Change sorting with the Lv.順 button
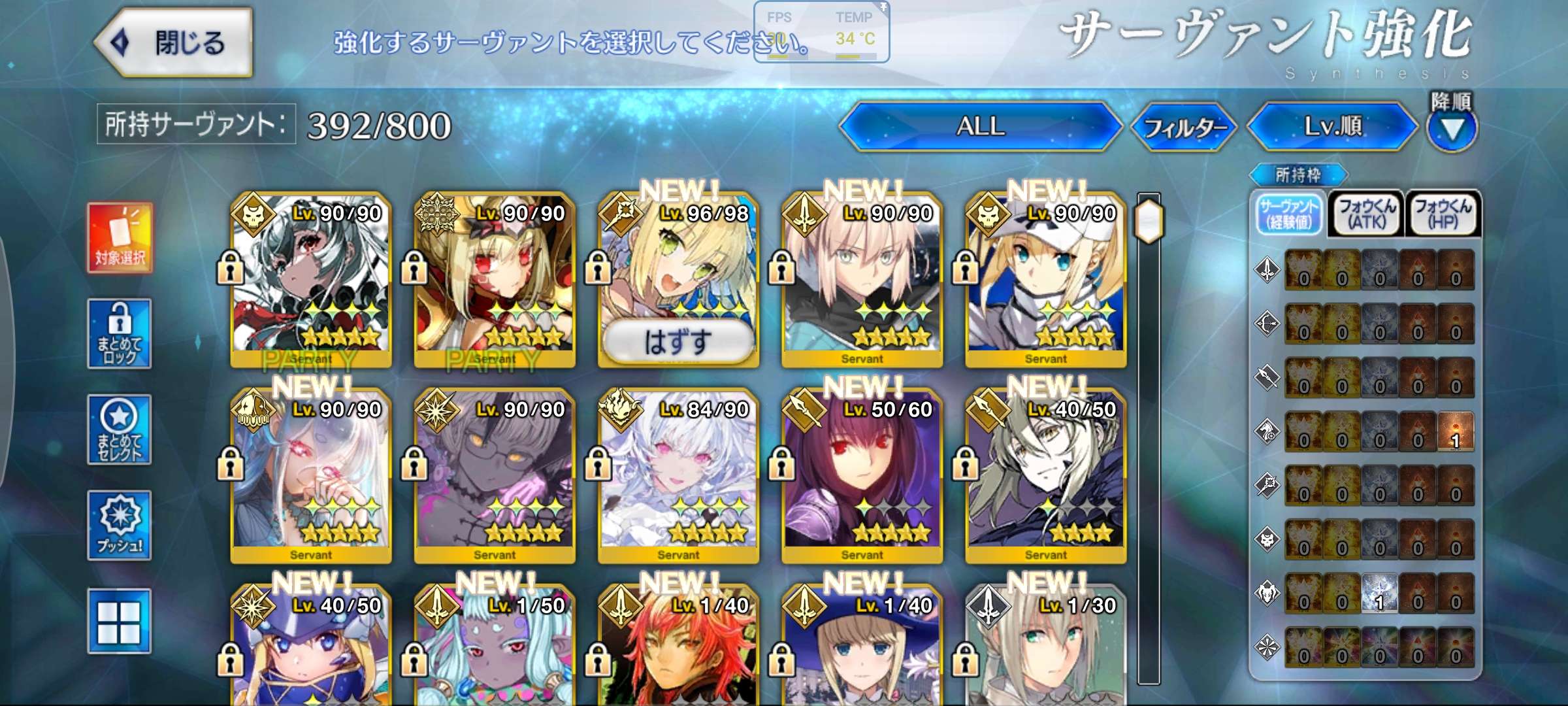1568x706 pixels. coord(1333,126)
